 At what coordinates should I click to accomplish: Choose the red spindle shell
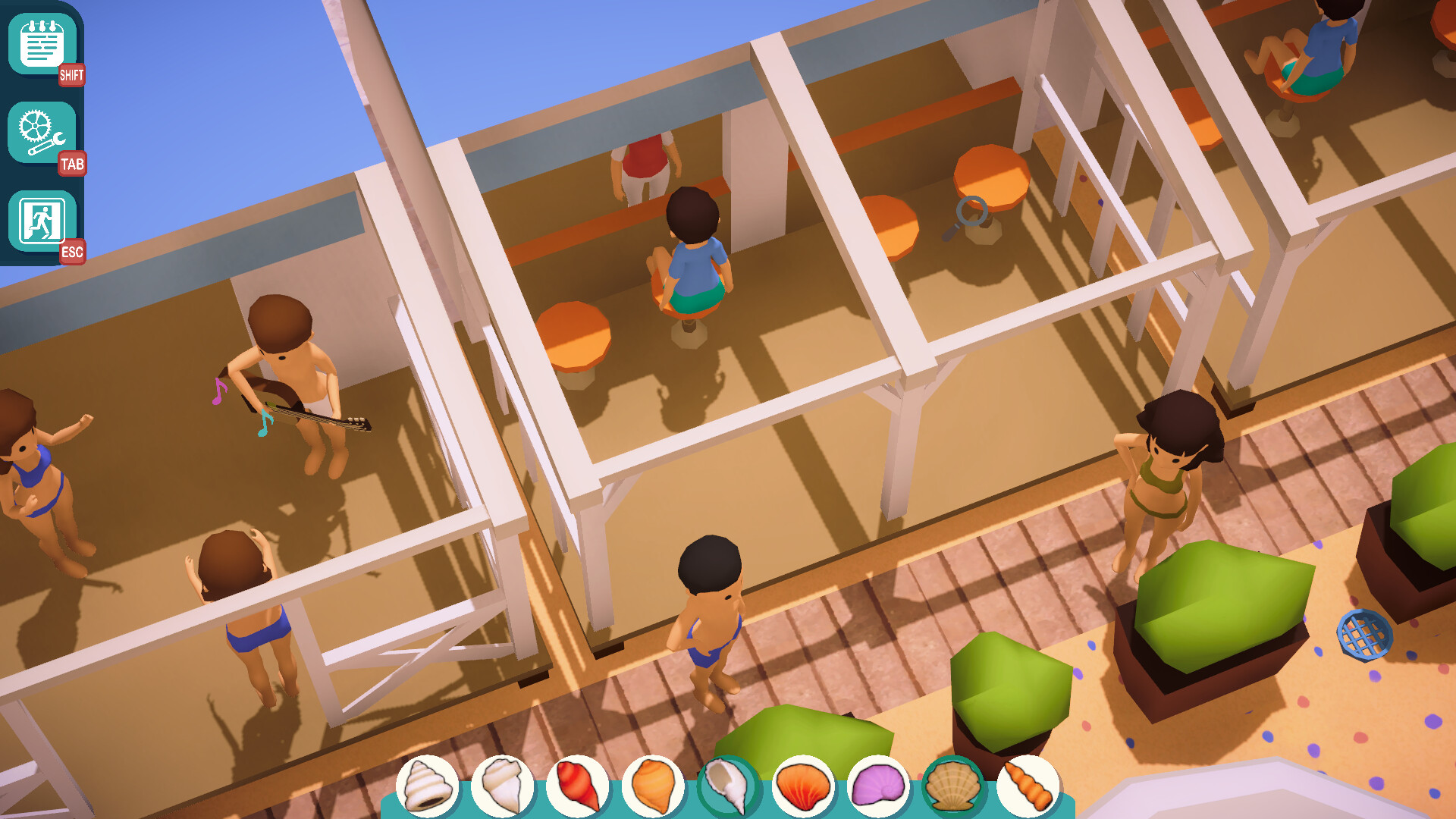pyautogui.click(x=577, y=786)
